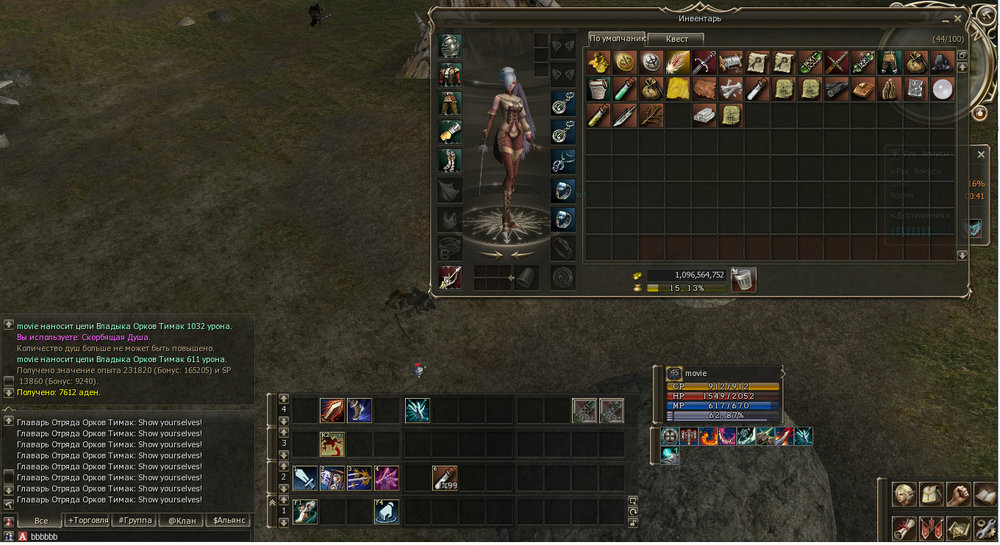Click the trash bin delete button

[743, 280]
